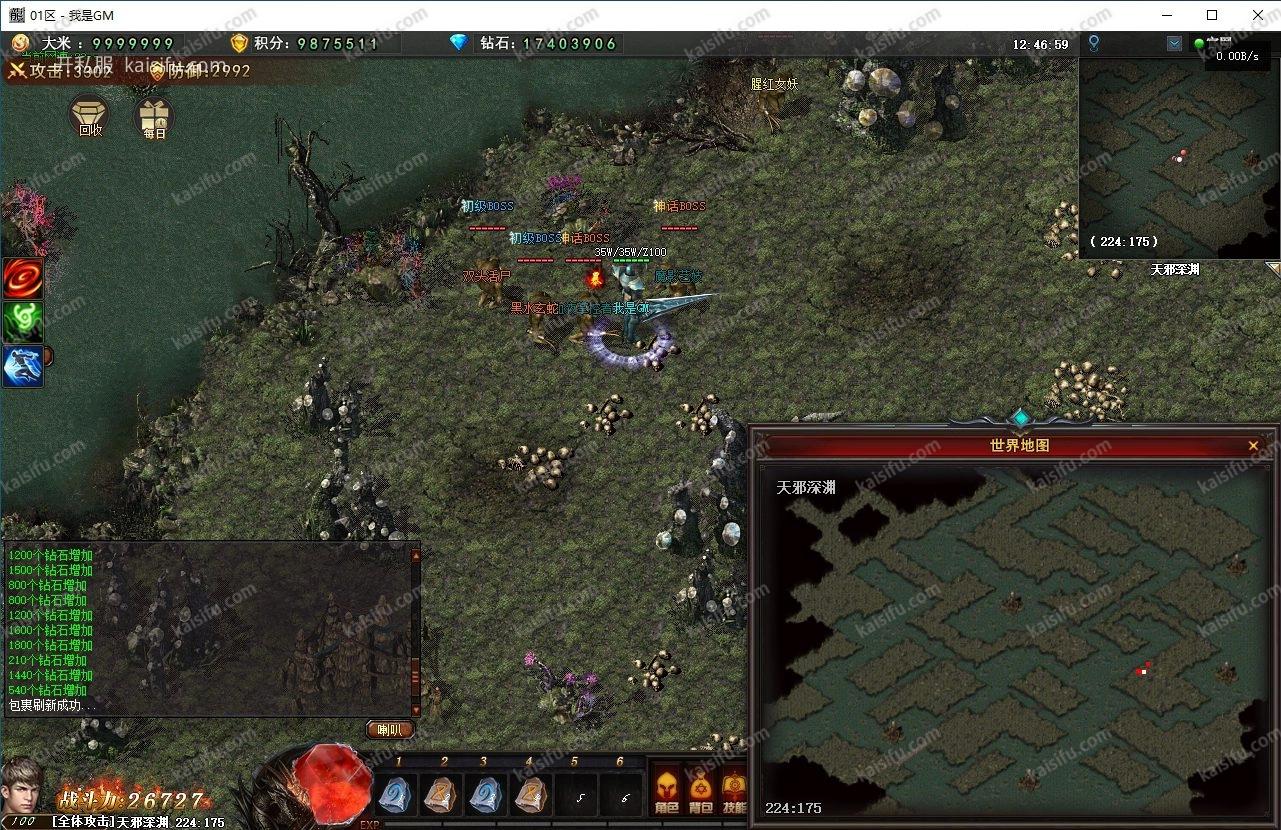This screenshot has width=1281, height=830.
Task: Click the minimap in the corner
Action: (x=1178, y=158)
